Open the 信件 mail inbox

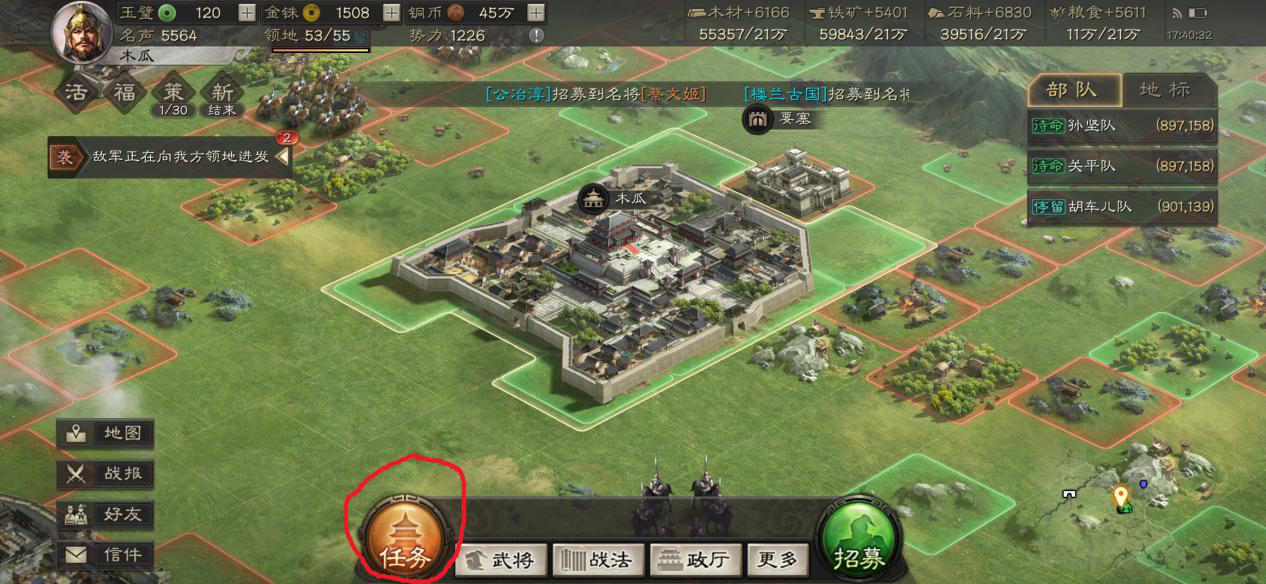coord(106,554)
